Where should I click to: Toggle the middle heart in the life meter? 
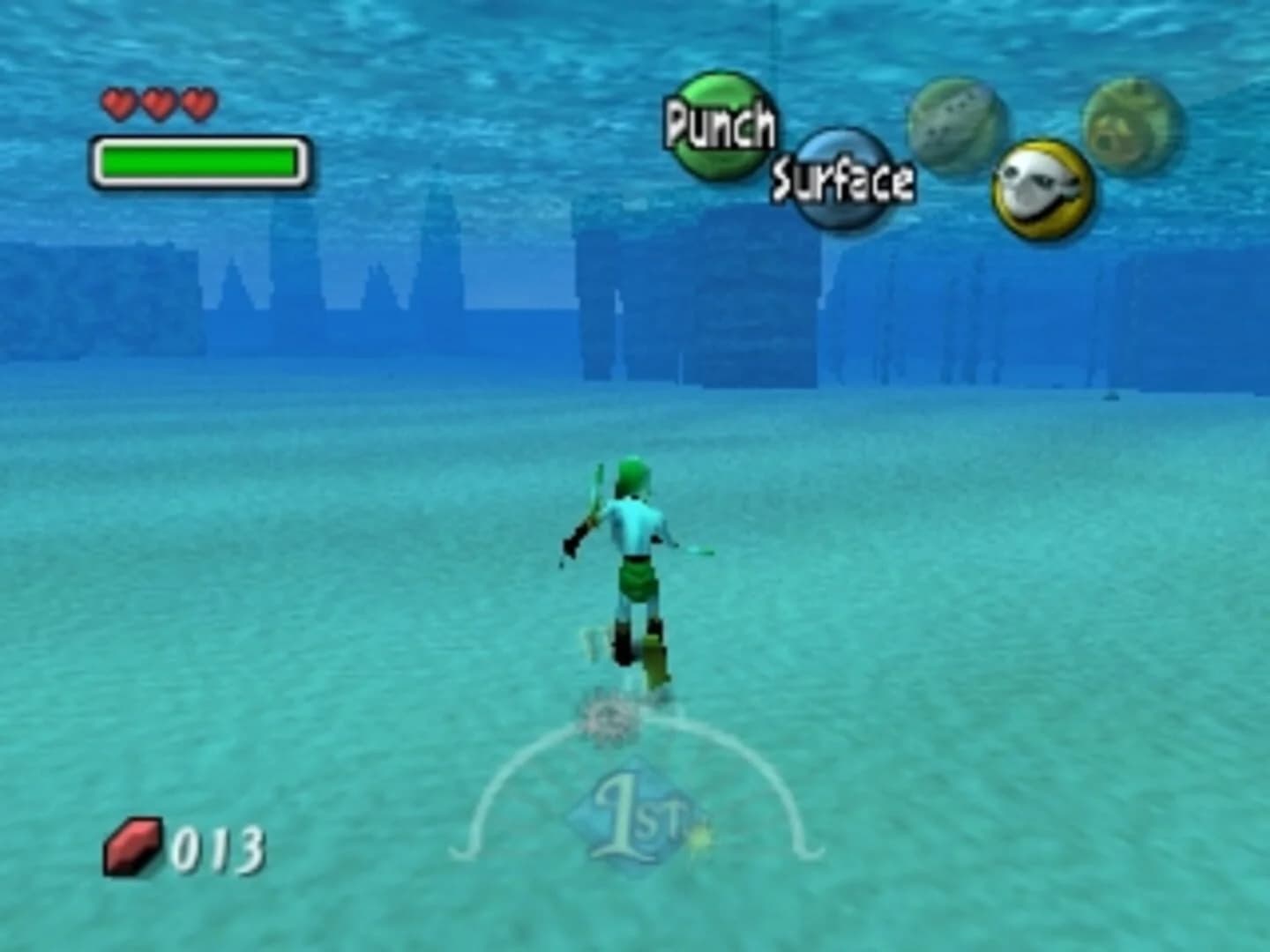click(x=159, y=101)
